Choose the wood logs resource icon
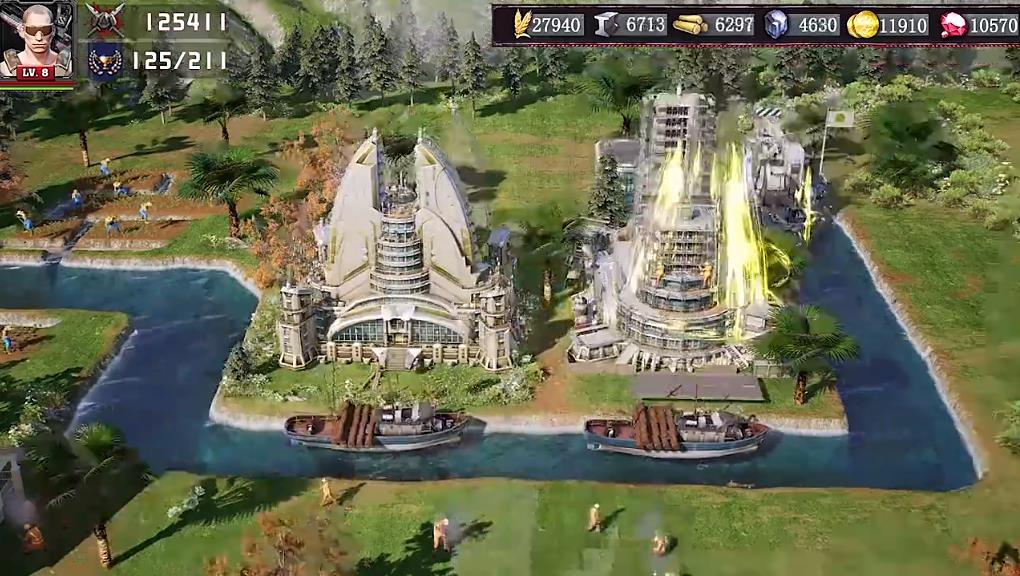 coord(690,24)
